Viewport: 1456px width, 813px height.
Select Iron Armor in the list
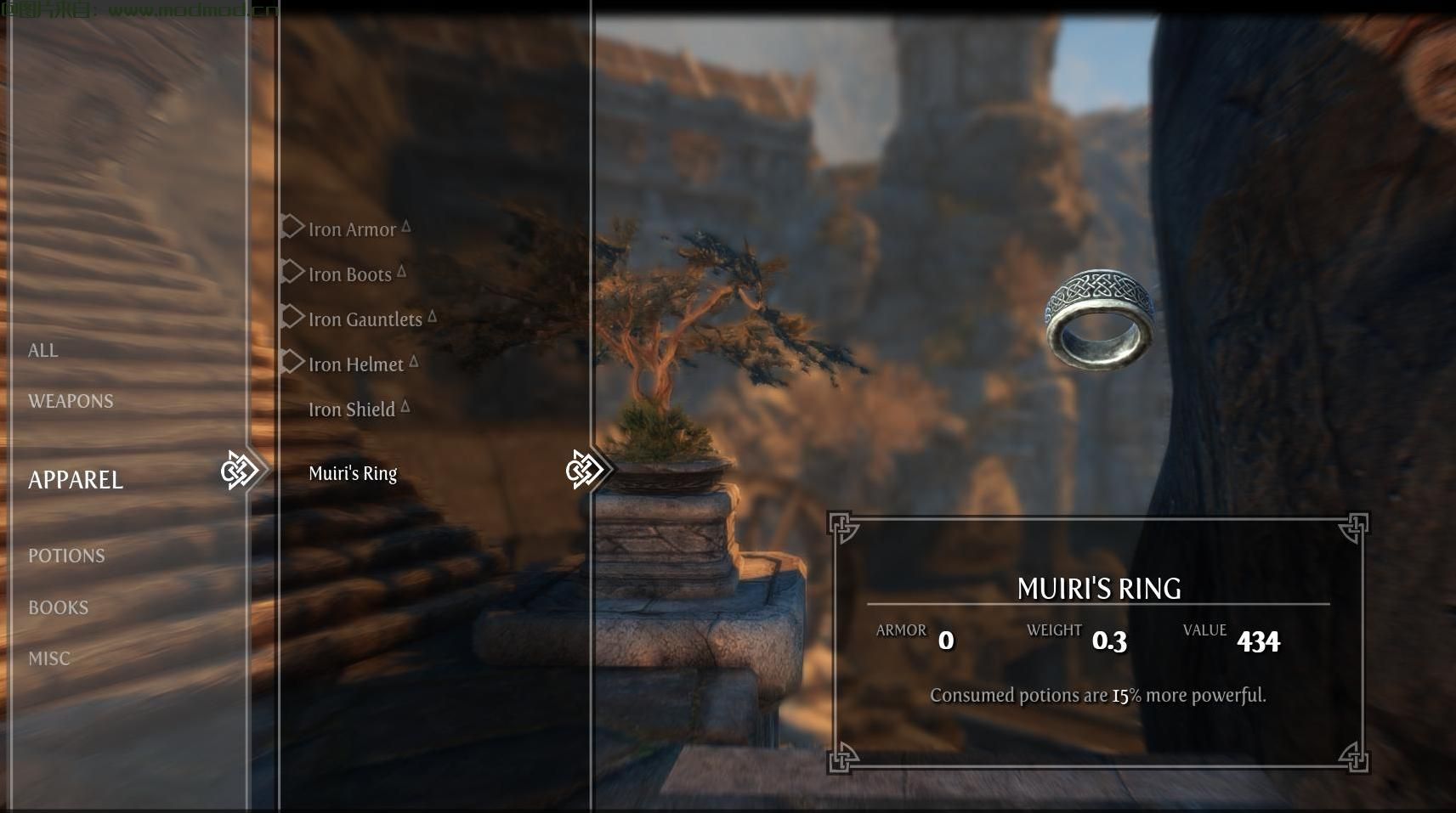352,229
